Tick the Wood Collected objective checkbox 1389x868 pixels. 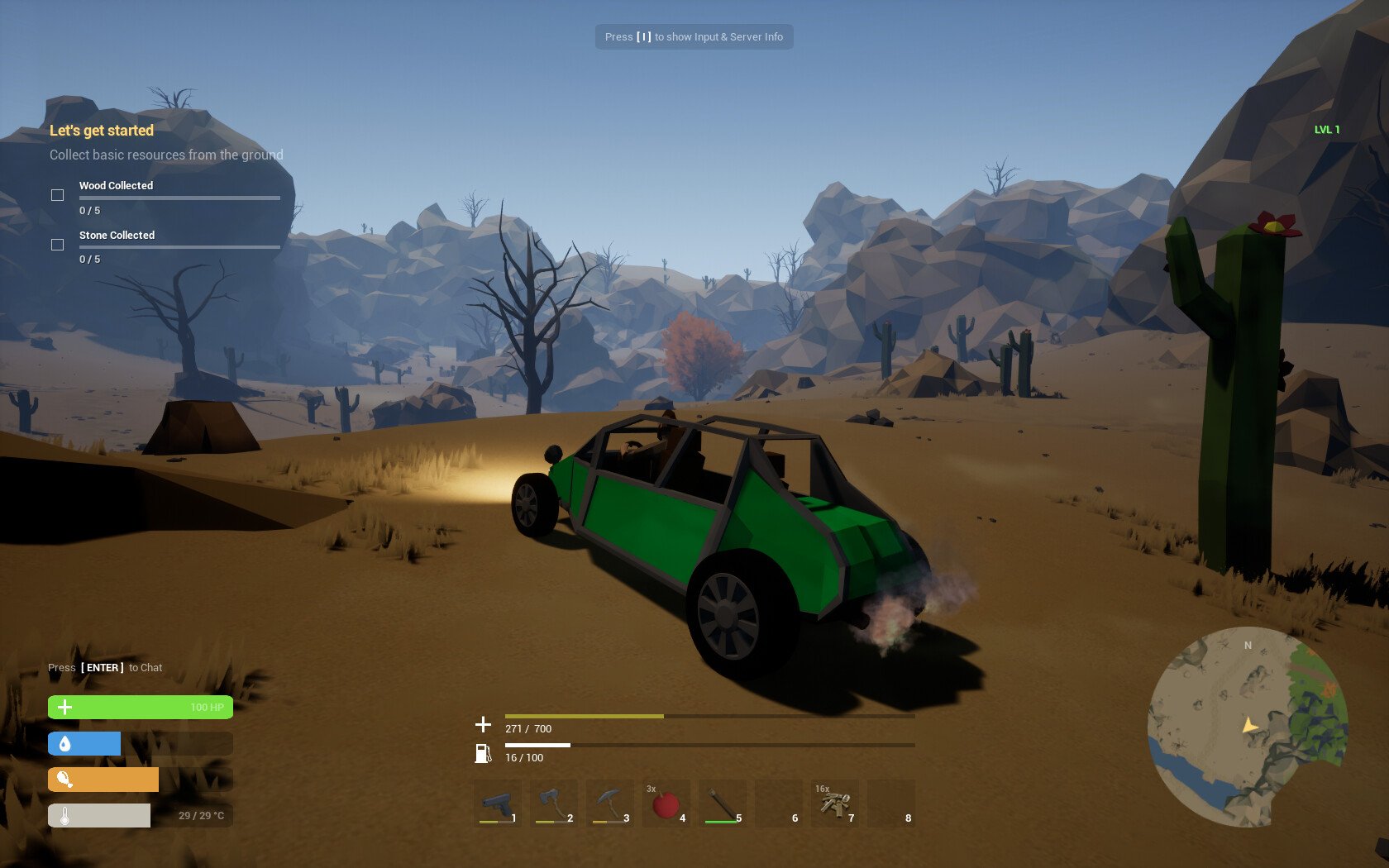[x=57, y=195]
